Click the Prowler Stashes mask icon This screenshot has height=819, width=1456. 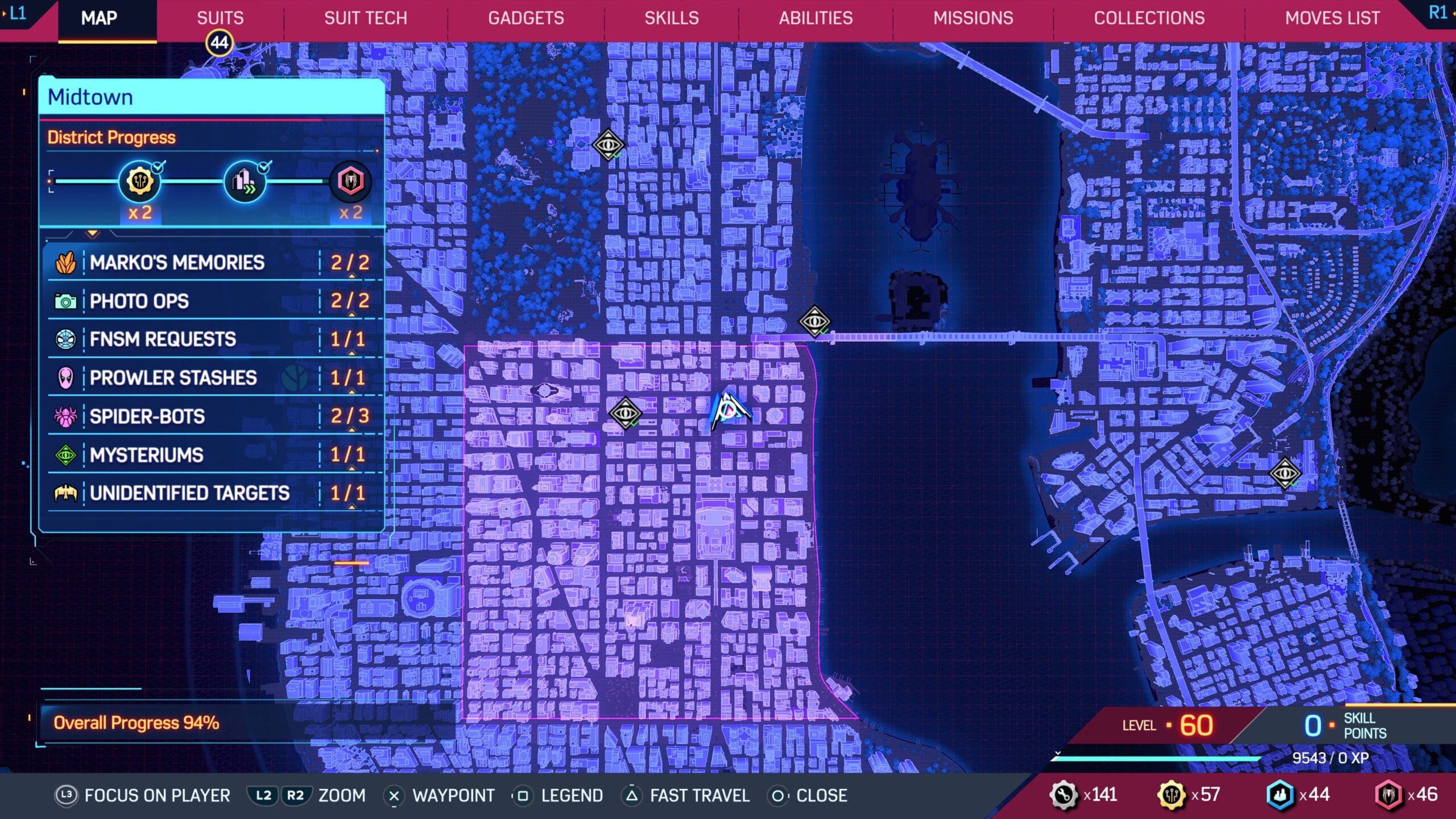coord(67,378)
